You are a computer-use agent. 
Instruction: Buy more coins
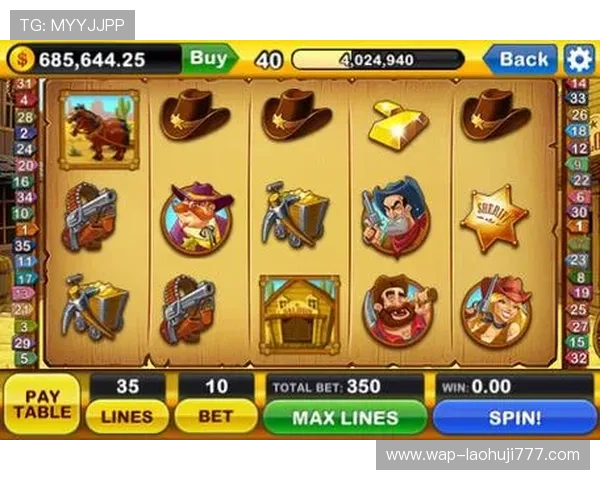pyautogui.click(x=209, y=59)
